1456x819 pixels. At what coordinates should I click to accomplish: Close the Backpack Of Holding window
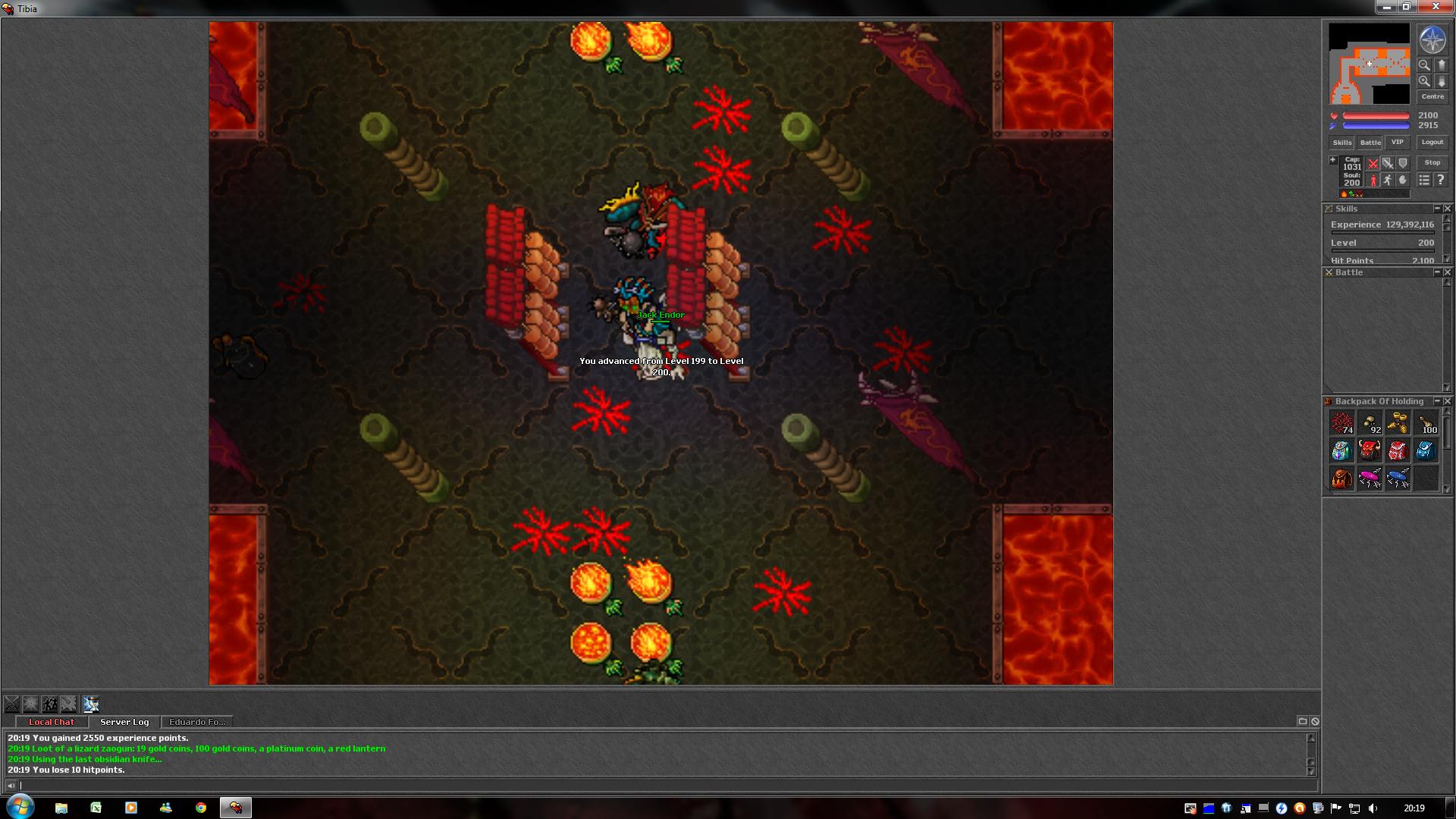coord(1447,401)
